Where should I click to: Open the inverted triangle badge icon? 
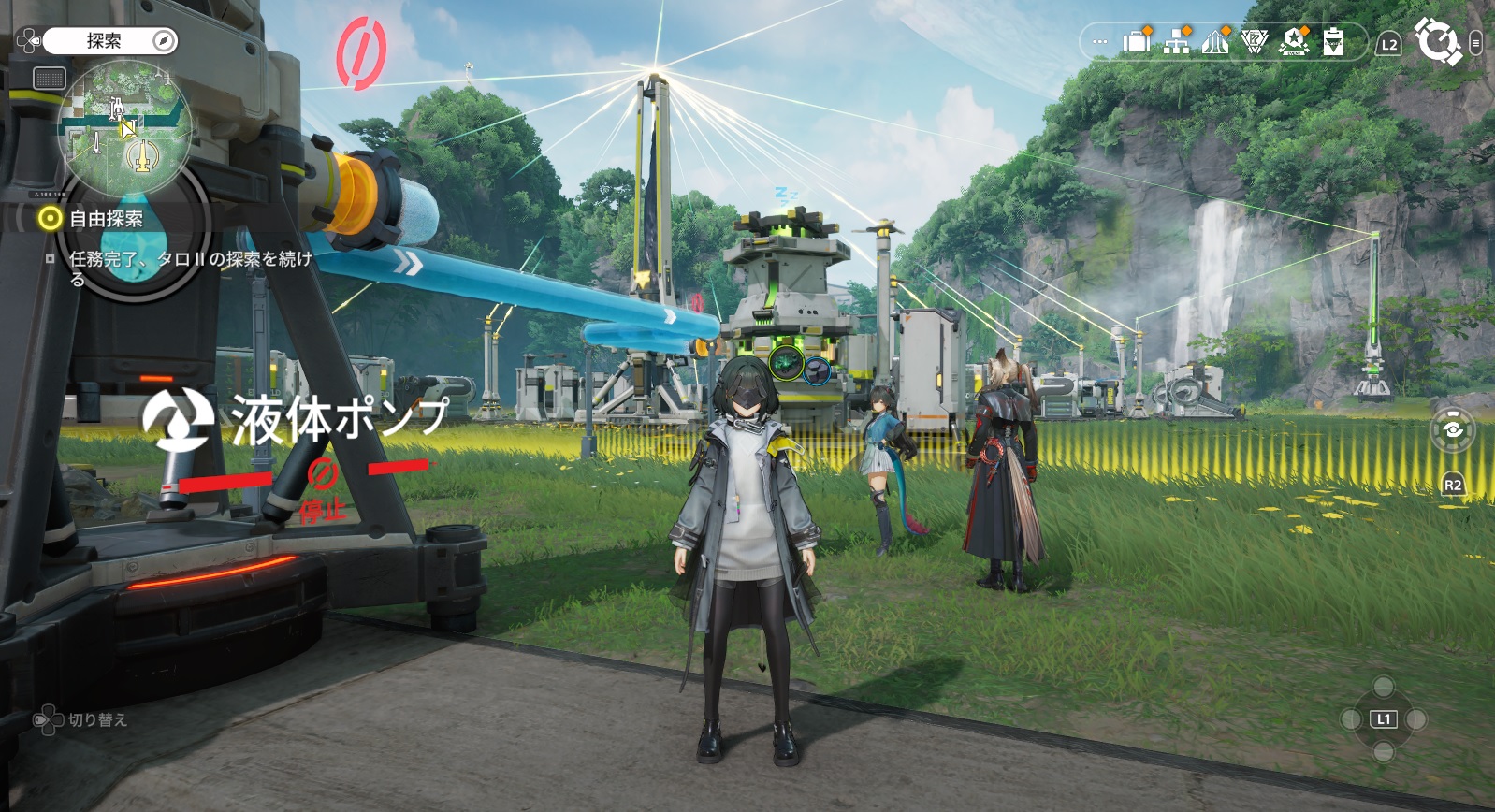pyautogui.click(x=1254, y=41)
